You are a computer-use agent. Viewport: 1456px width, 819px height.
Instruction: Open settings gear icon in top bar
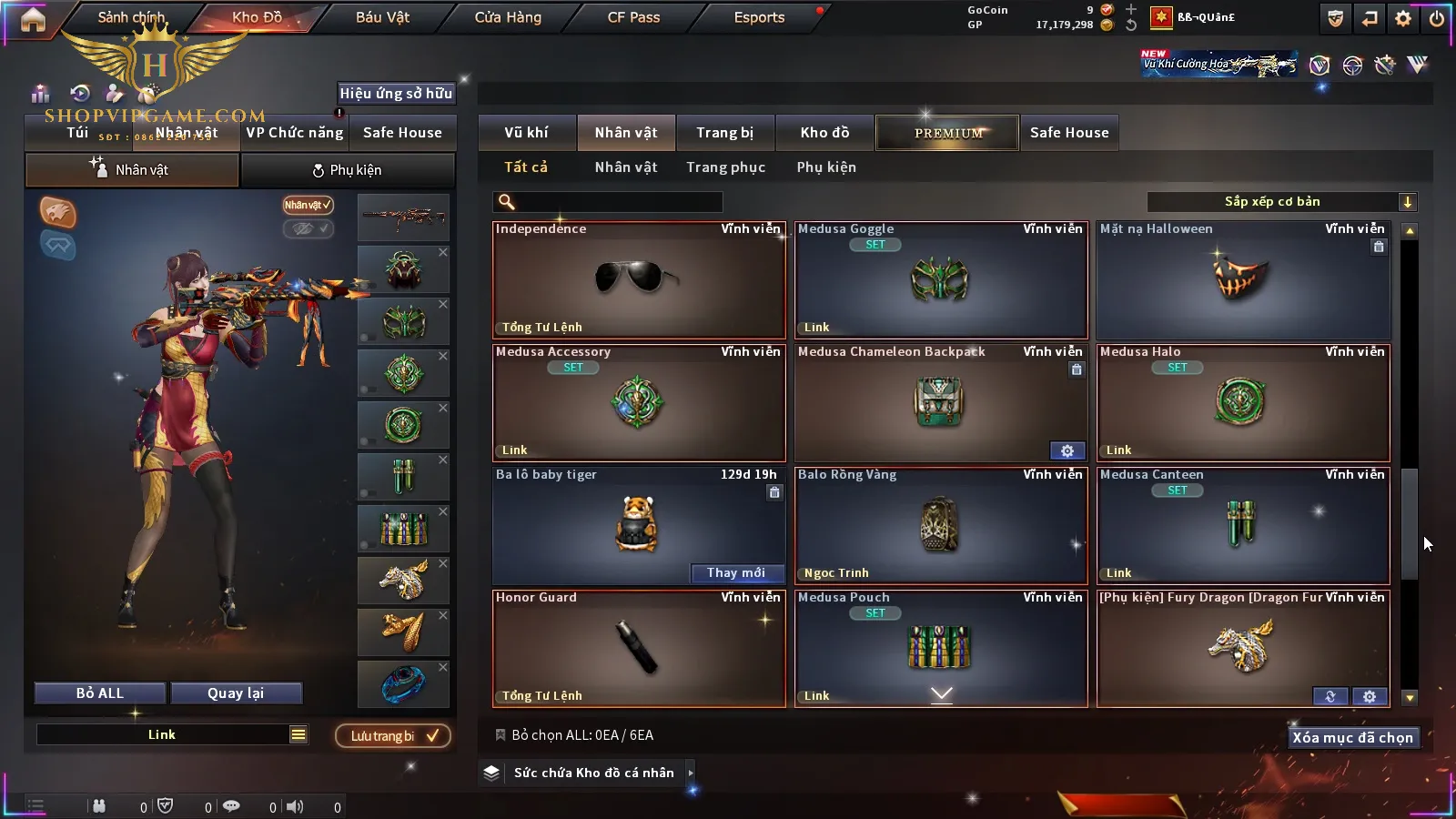coord(1403,18)
